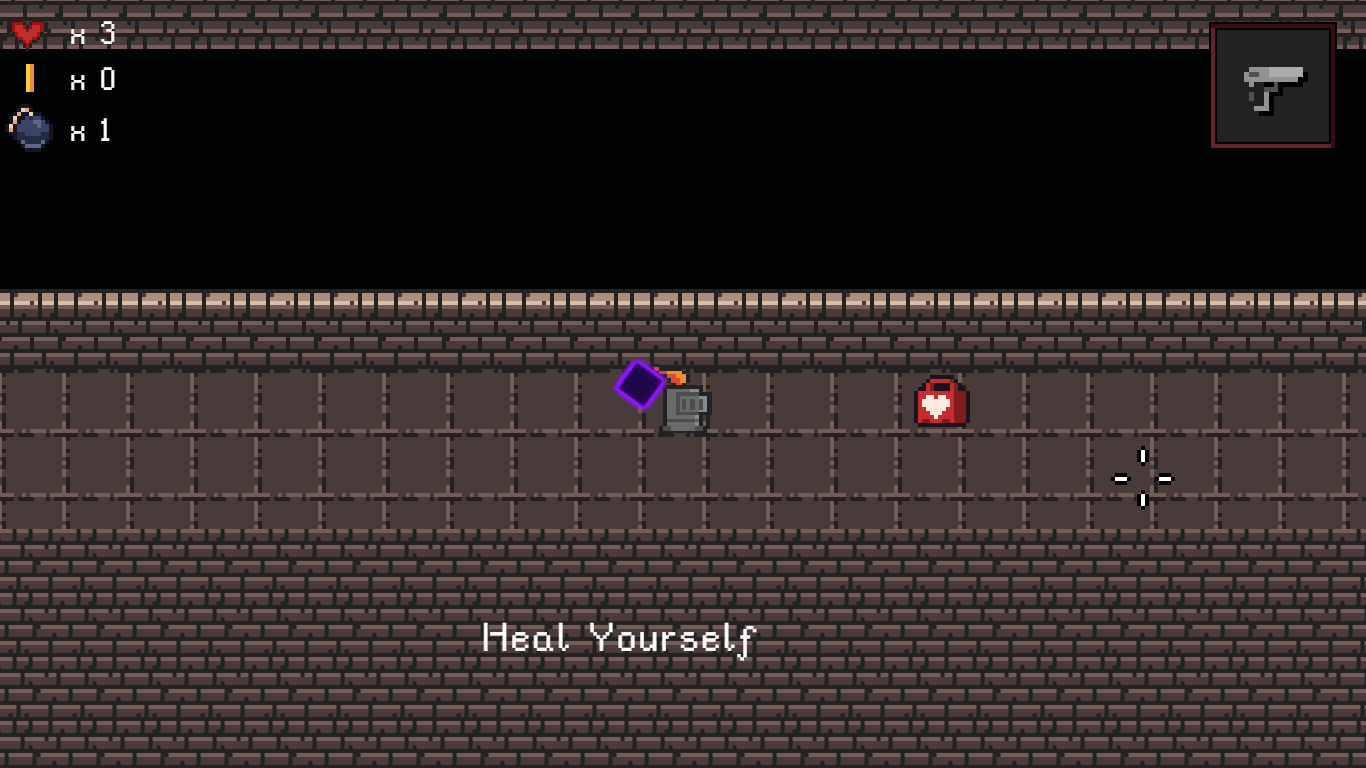Select the armored player character
Viewport: 1366px width, 768px height.
(686, 407)
